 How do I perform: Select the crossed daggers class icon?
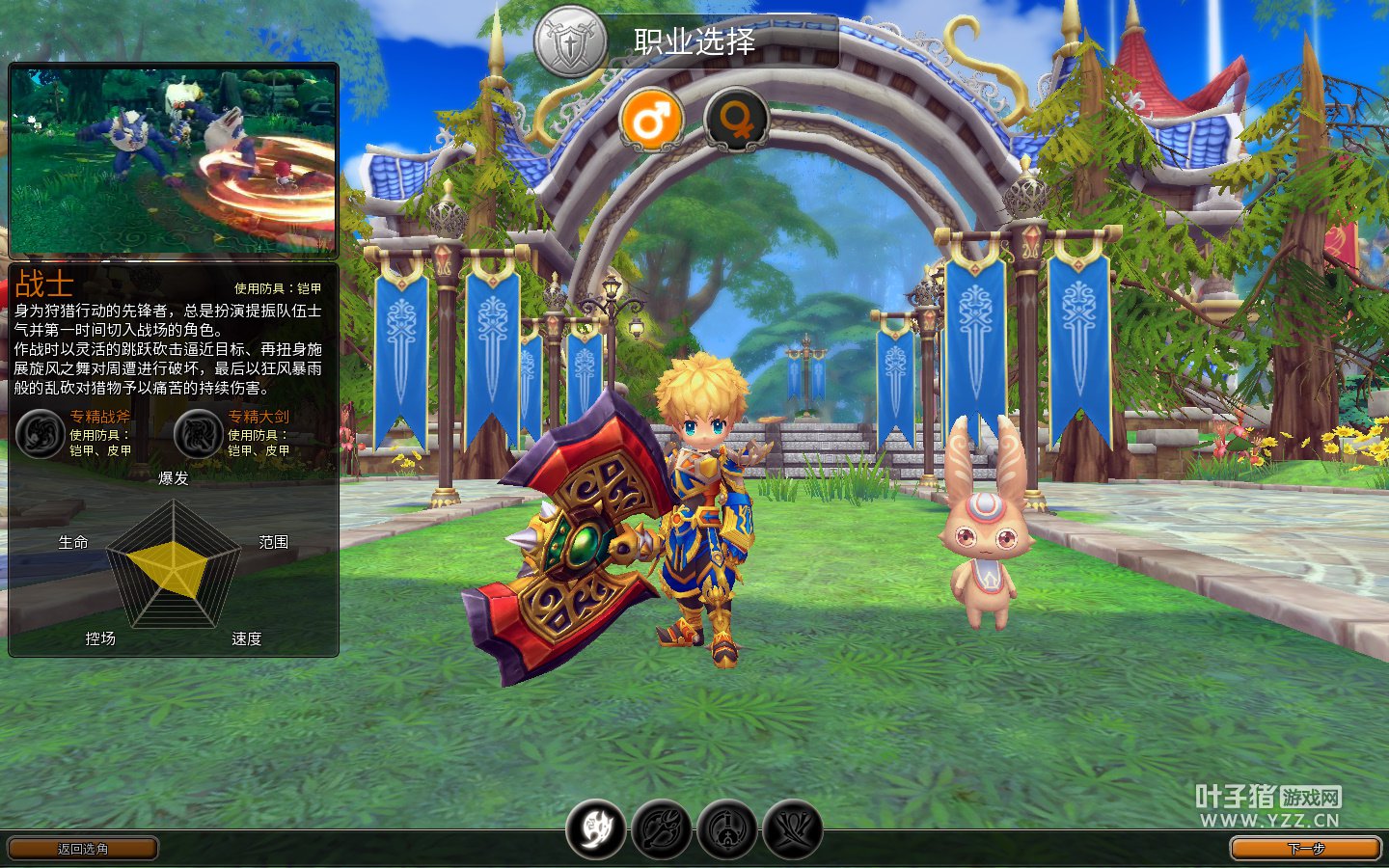(x=793, y=829)
